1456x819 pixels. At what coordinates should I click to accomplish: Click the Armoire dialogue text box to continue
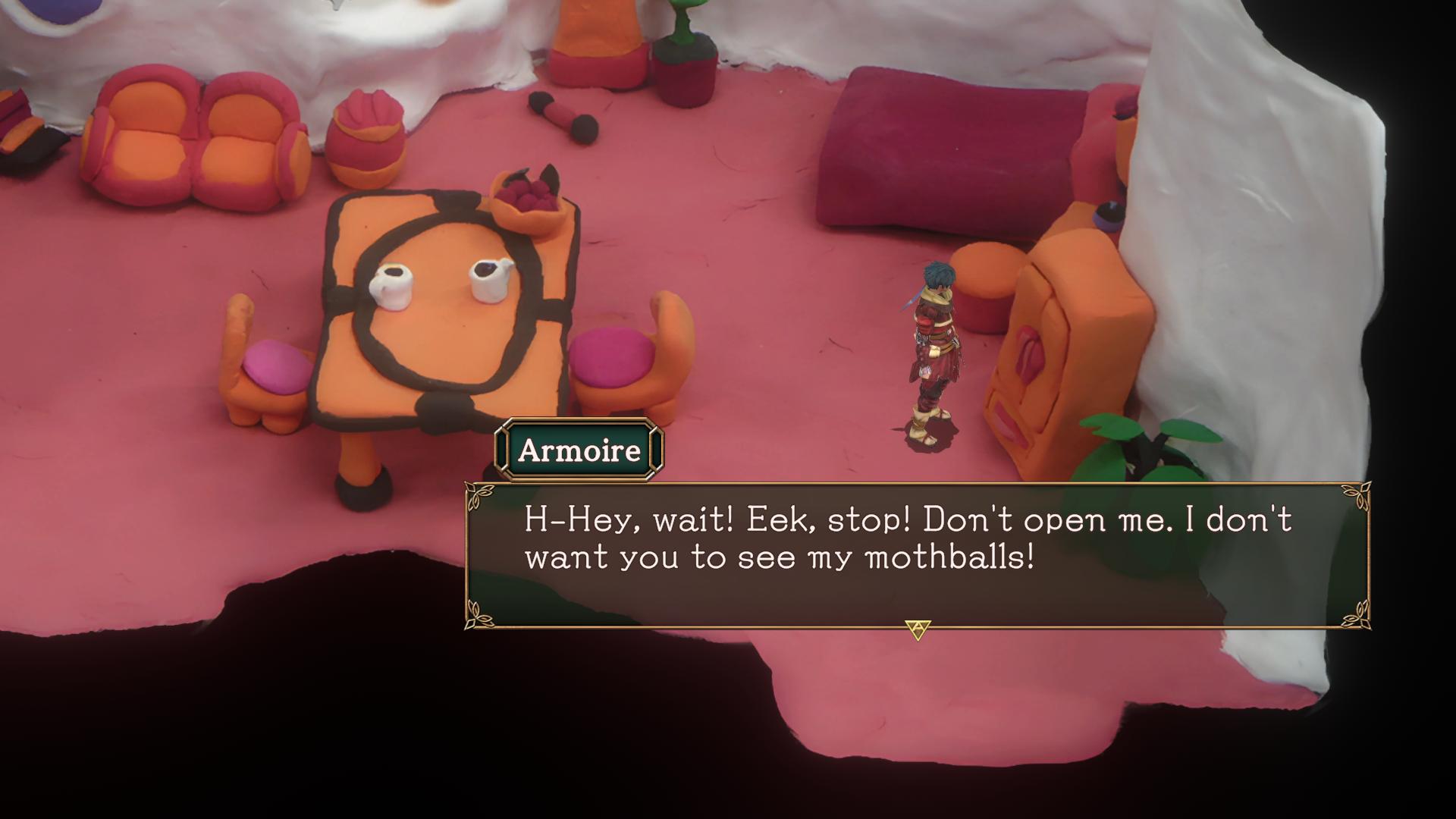click(916, 555)
